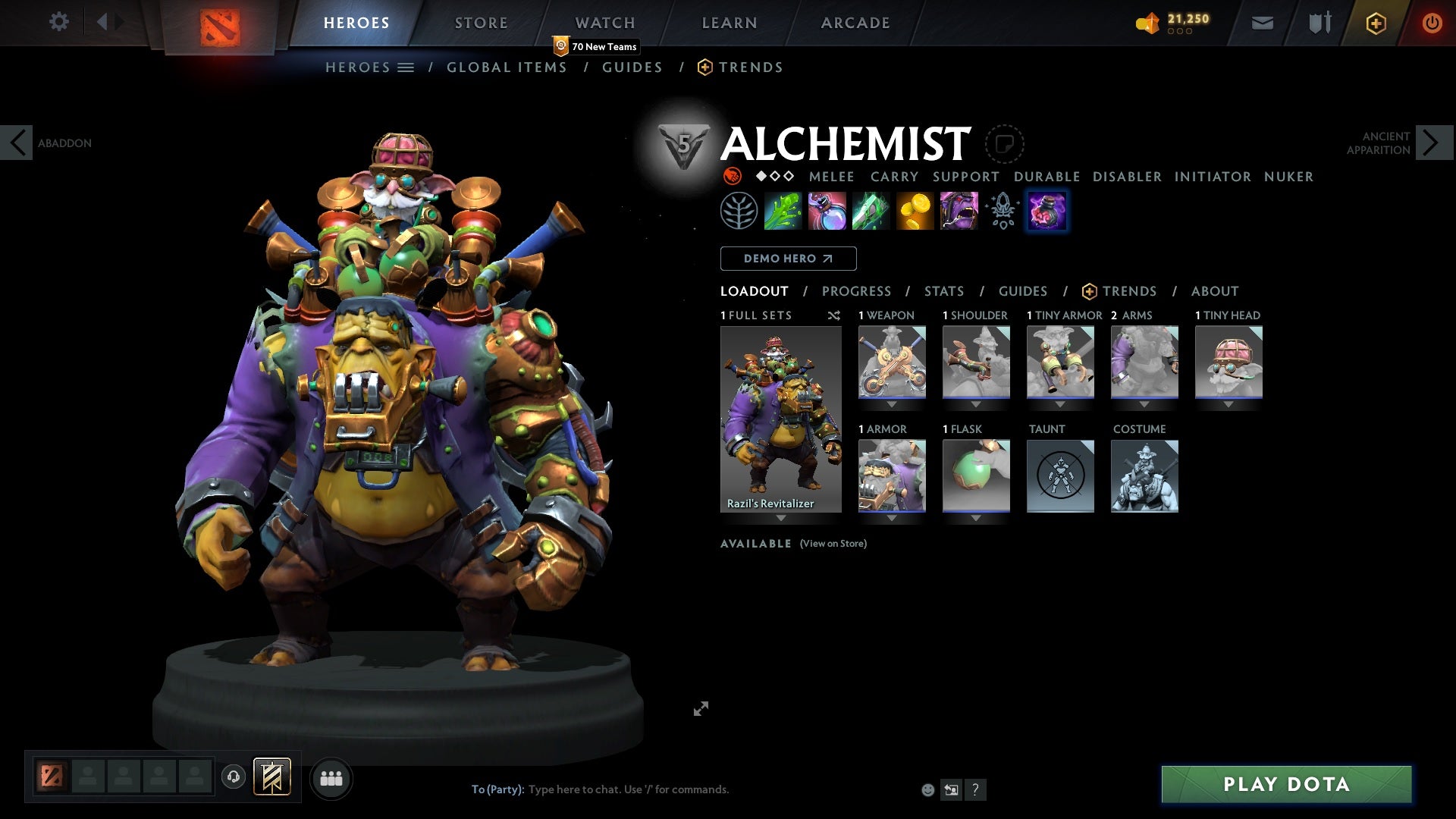
Task: Open the Unstable Concoction ability icon
Action: point(827,211)
